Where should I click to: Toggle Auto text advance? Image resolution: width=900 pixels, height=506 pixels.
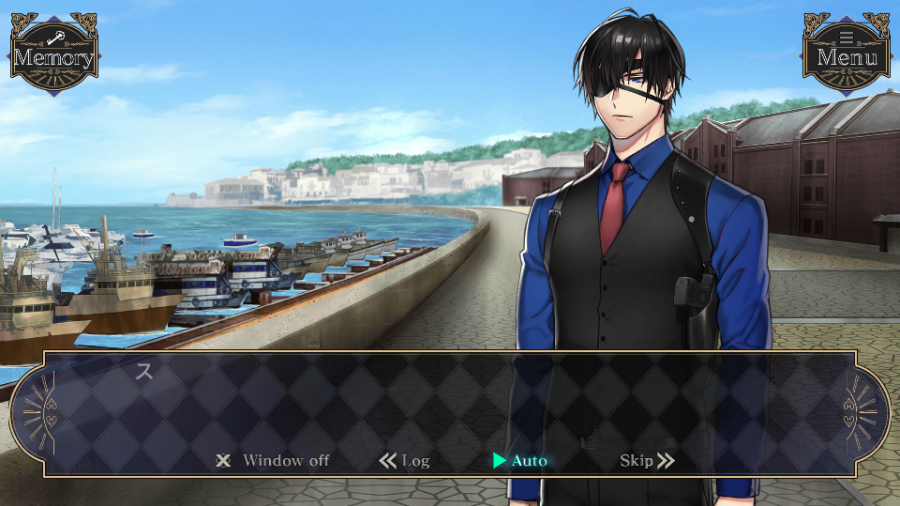coord(520,461)
